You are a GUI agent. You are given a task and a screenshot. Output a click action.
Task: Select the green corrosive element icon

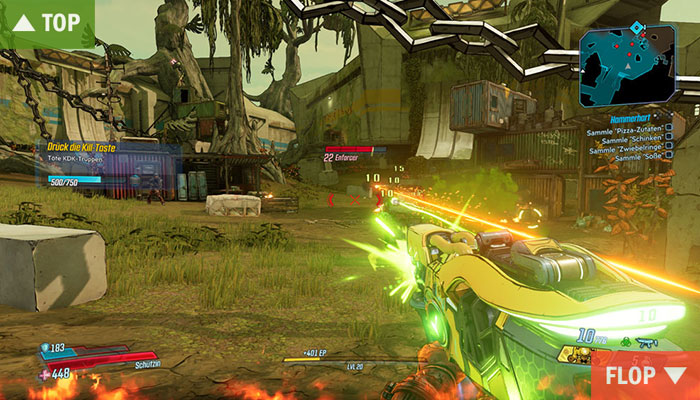(x=625, y=341)
